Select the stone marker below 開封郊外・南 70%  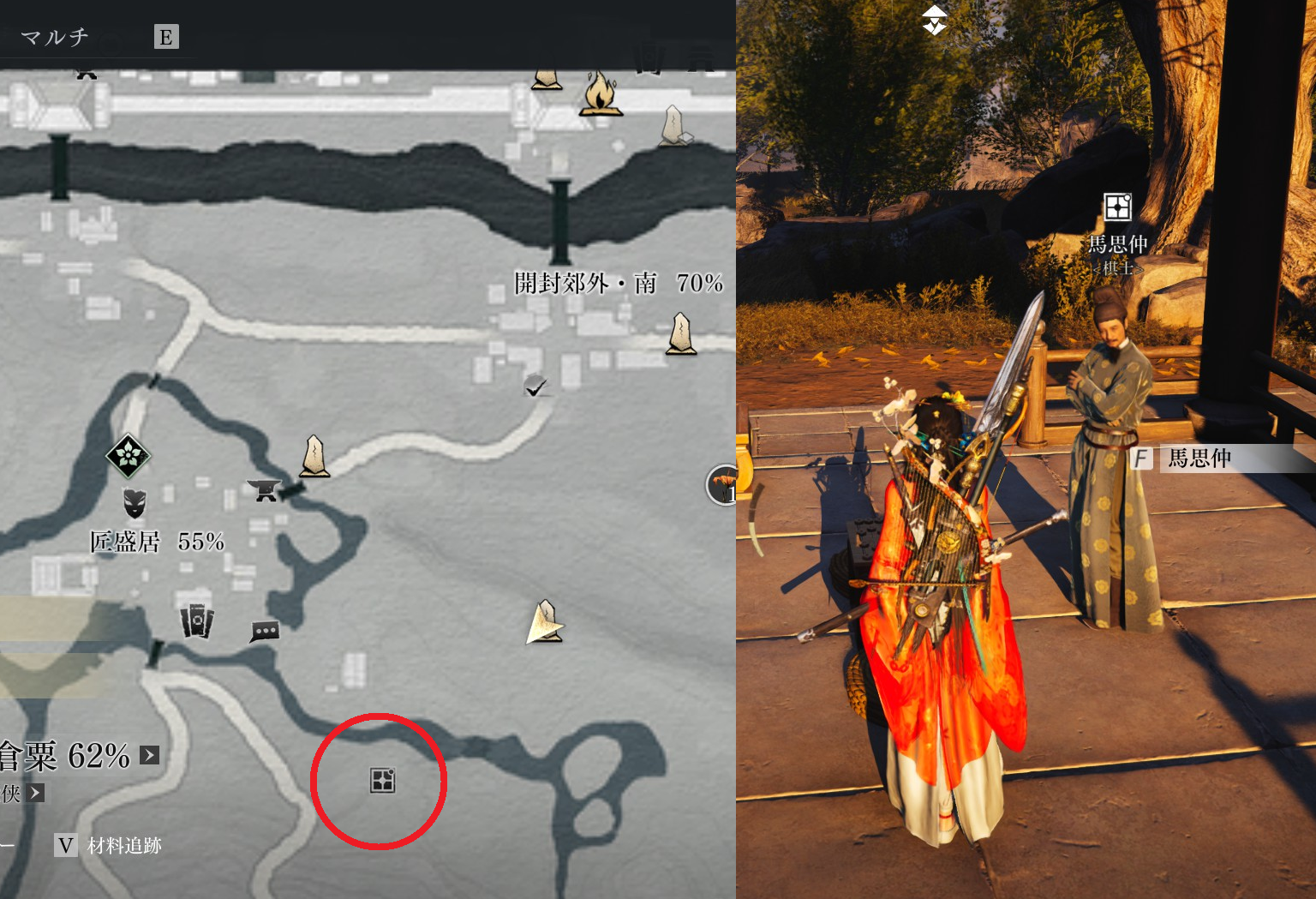coord(681,333)
